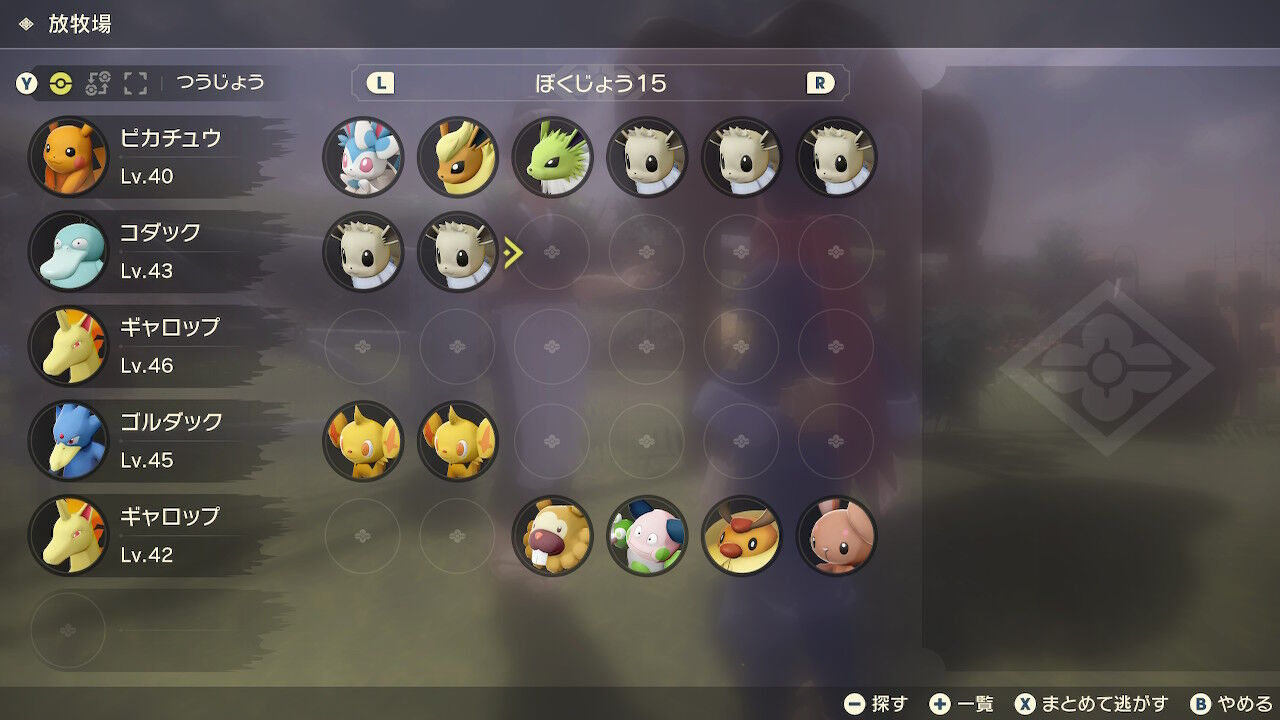Select the Bidoof in the bottom row

[552, 536]
